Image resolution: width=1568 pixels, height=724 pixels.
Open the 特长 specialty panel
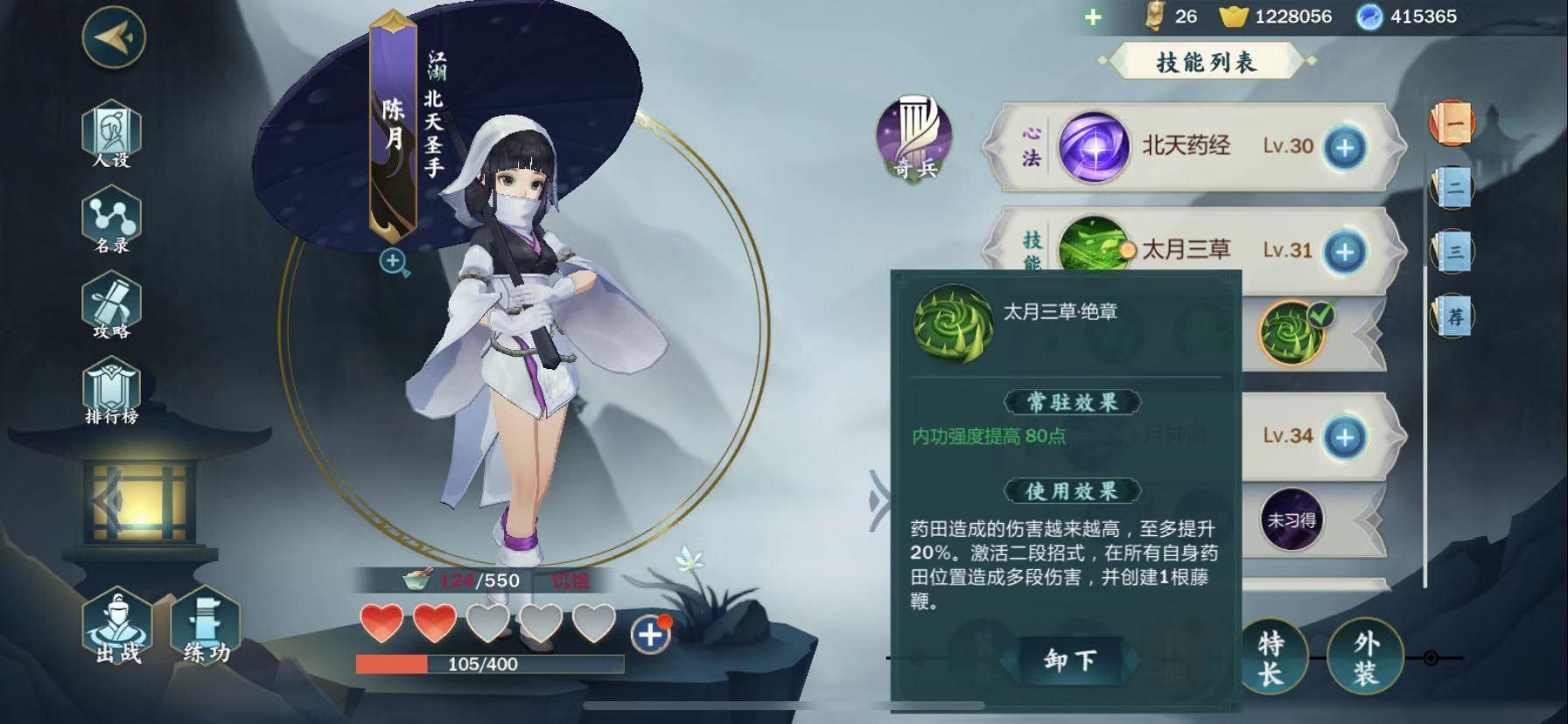tap(1270, 658)
